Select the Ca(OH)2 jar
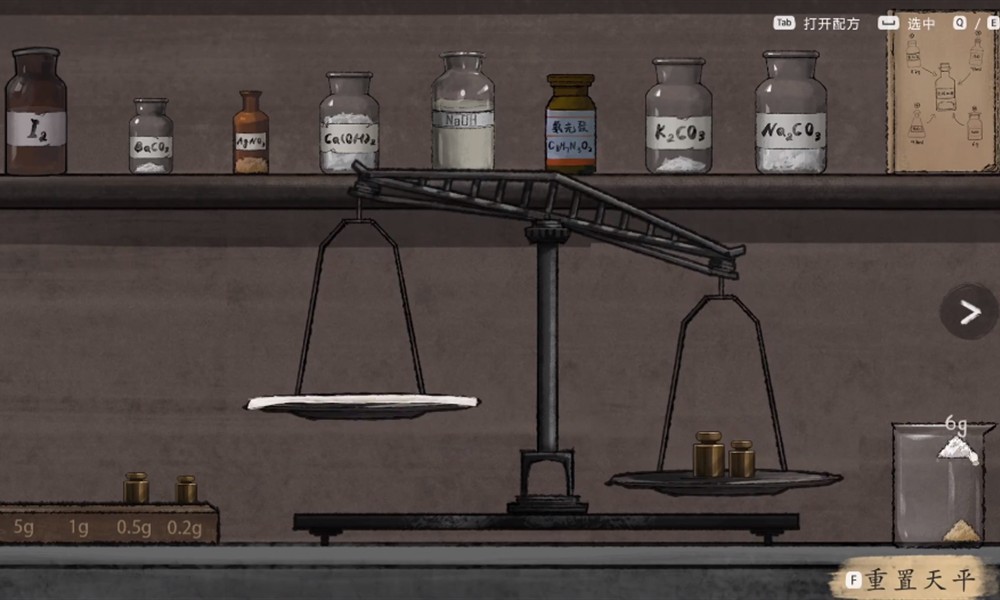1000x600 pixels. (349, 124)
